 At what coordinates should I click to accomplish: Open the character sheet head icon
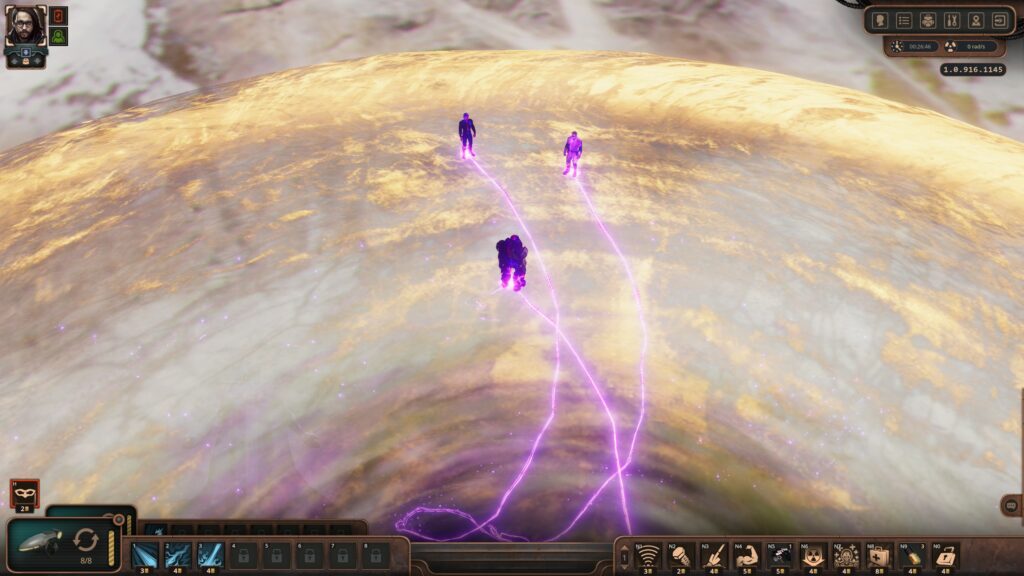coord(880,20)
